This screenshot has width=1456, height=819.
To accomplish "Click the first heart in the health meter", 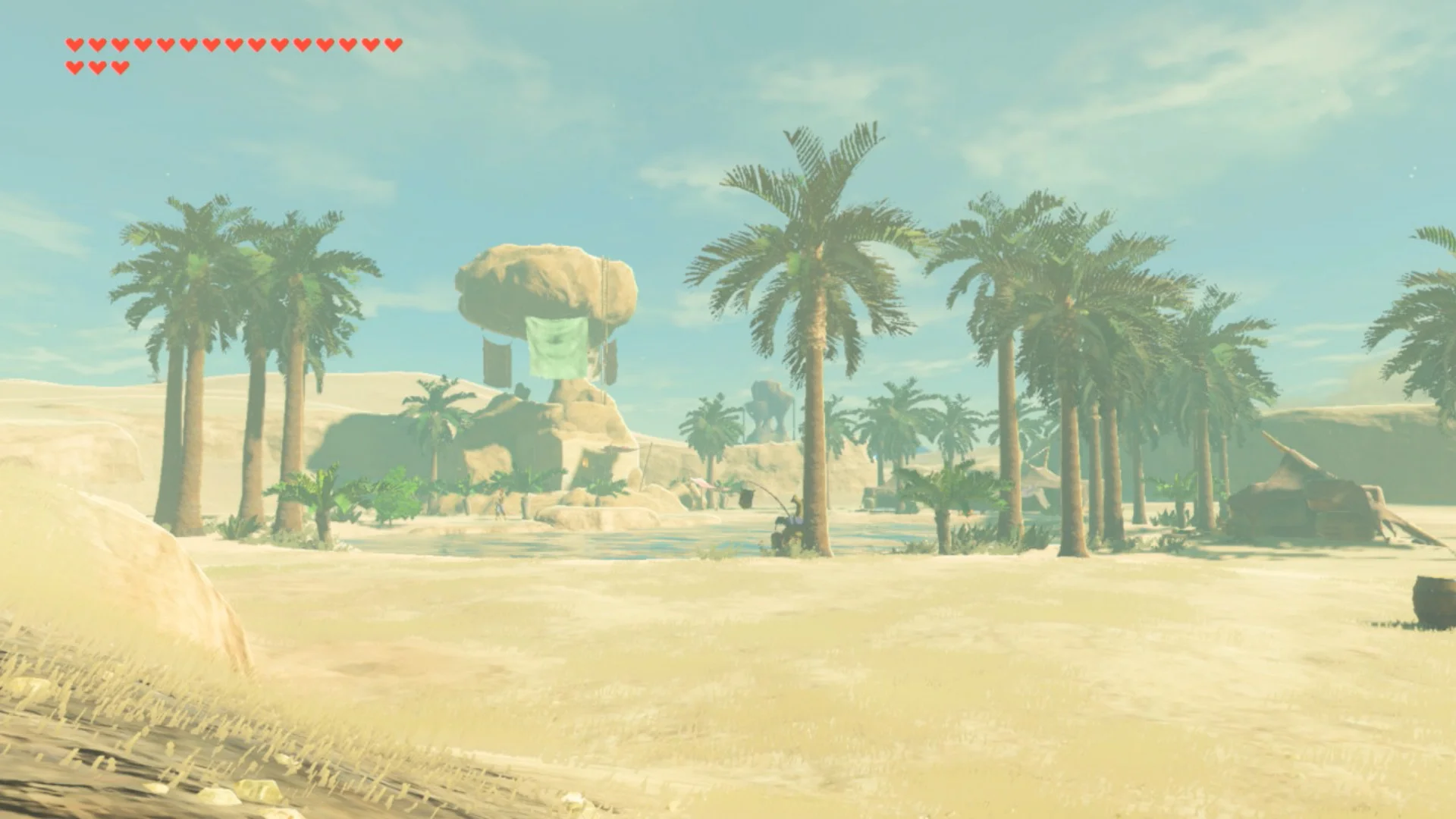I will click(74, 45).
